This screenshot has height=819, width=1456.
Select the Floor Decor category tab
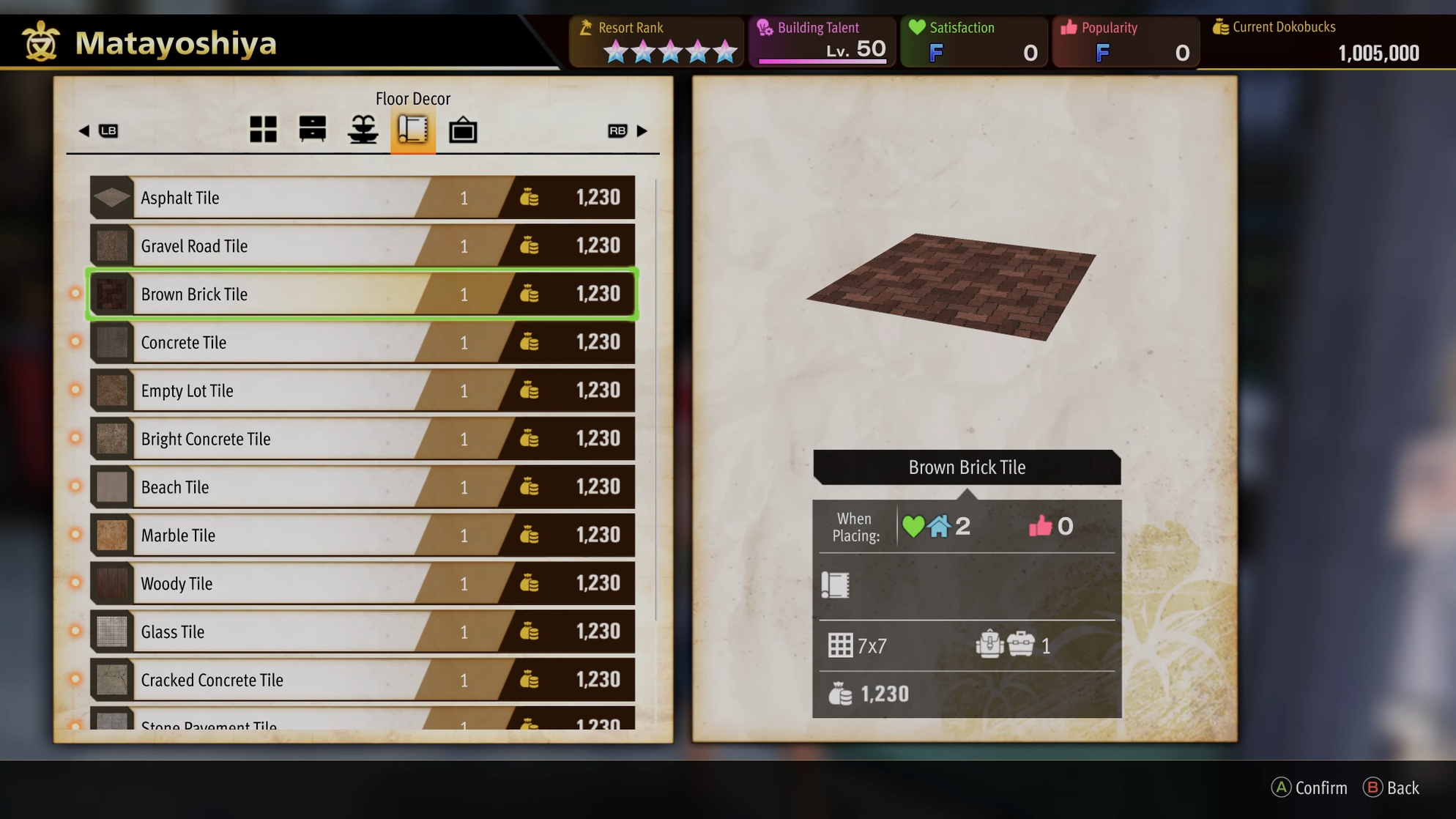tap(413, 130)
